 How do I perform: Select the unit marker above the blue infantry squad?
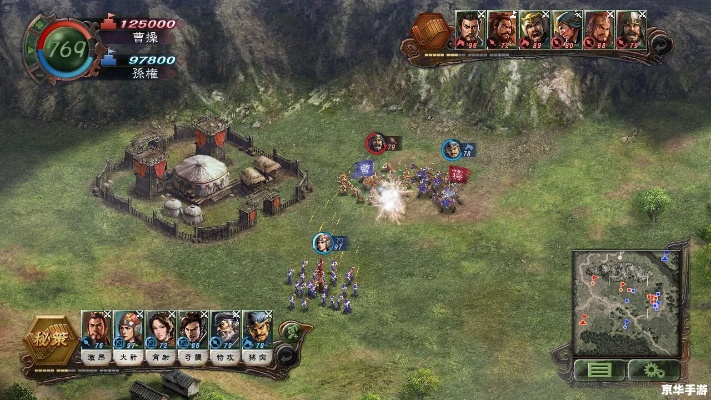point(322,242)
